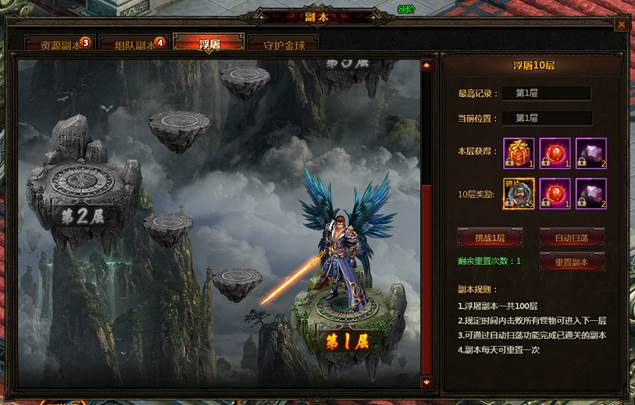The width and height of the screenshot is (635, 405).
Task: Inspect the gift box reward in 本层获得
Action: (x=519, y=152)
